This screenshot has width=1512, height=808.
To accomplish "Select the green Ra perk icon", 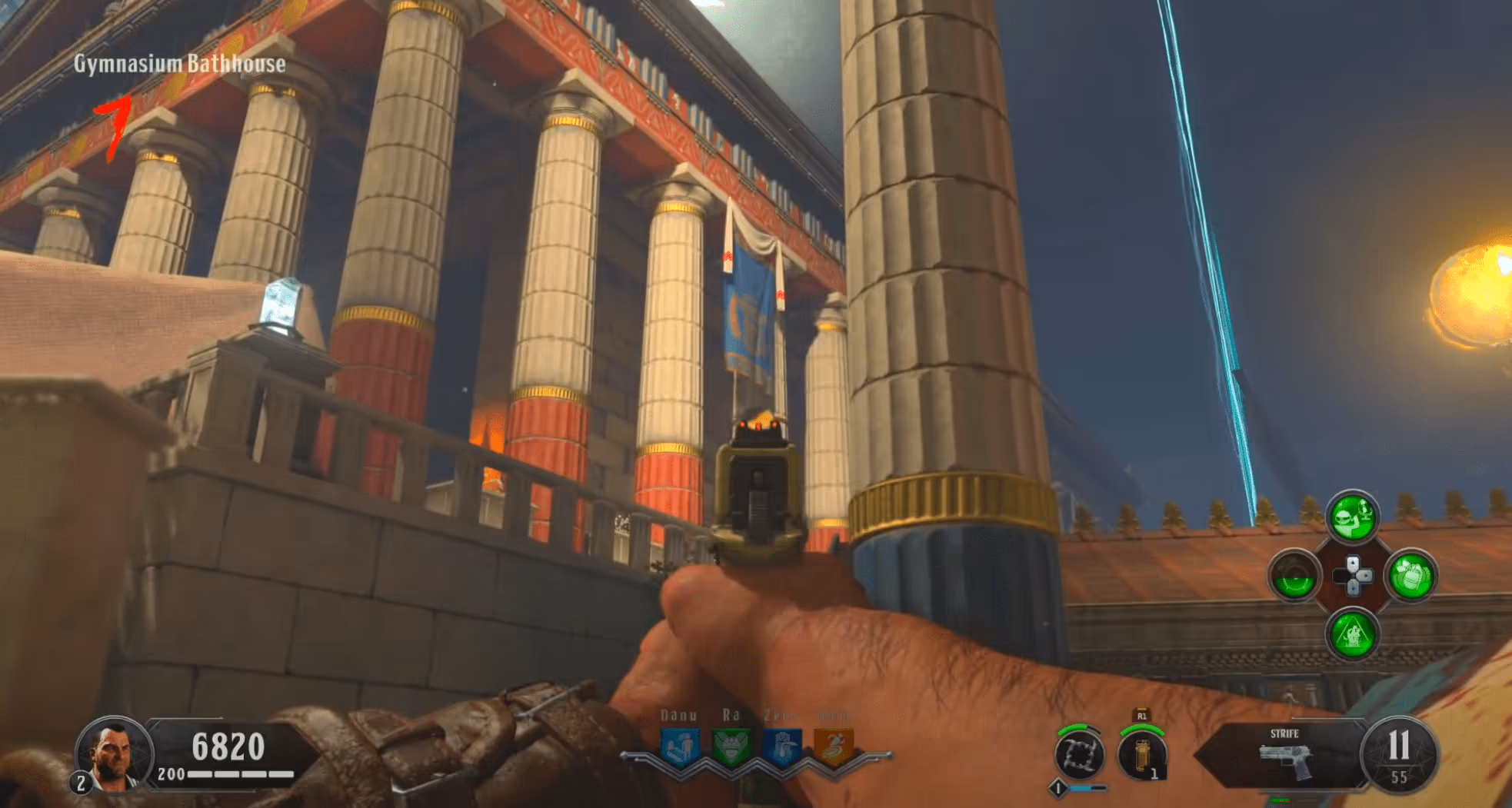I will coord(731,746).
